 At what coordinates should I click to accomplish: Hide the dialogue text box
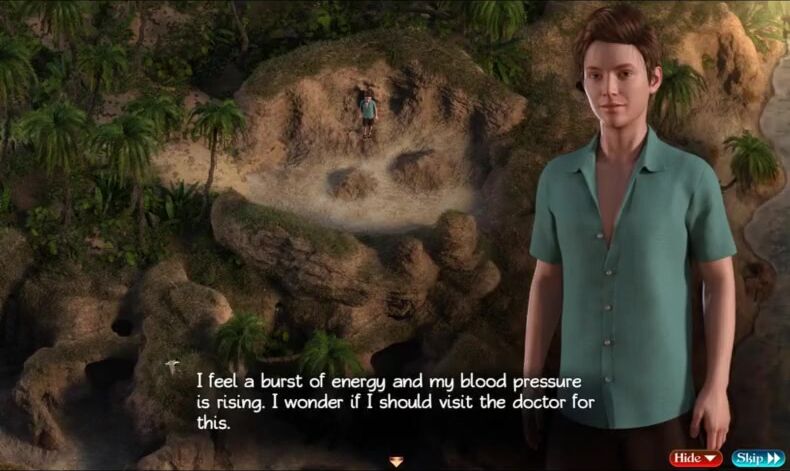coord(696,458)
